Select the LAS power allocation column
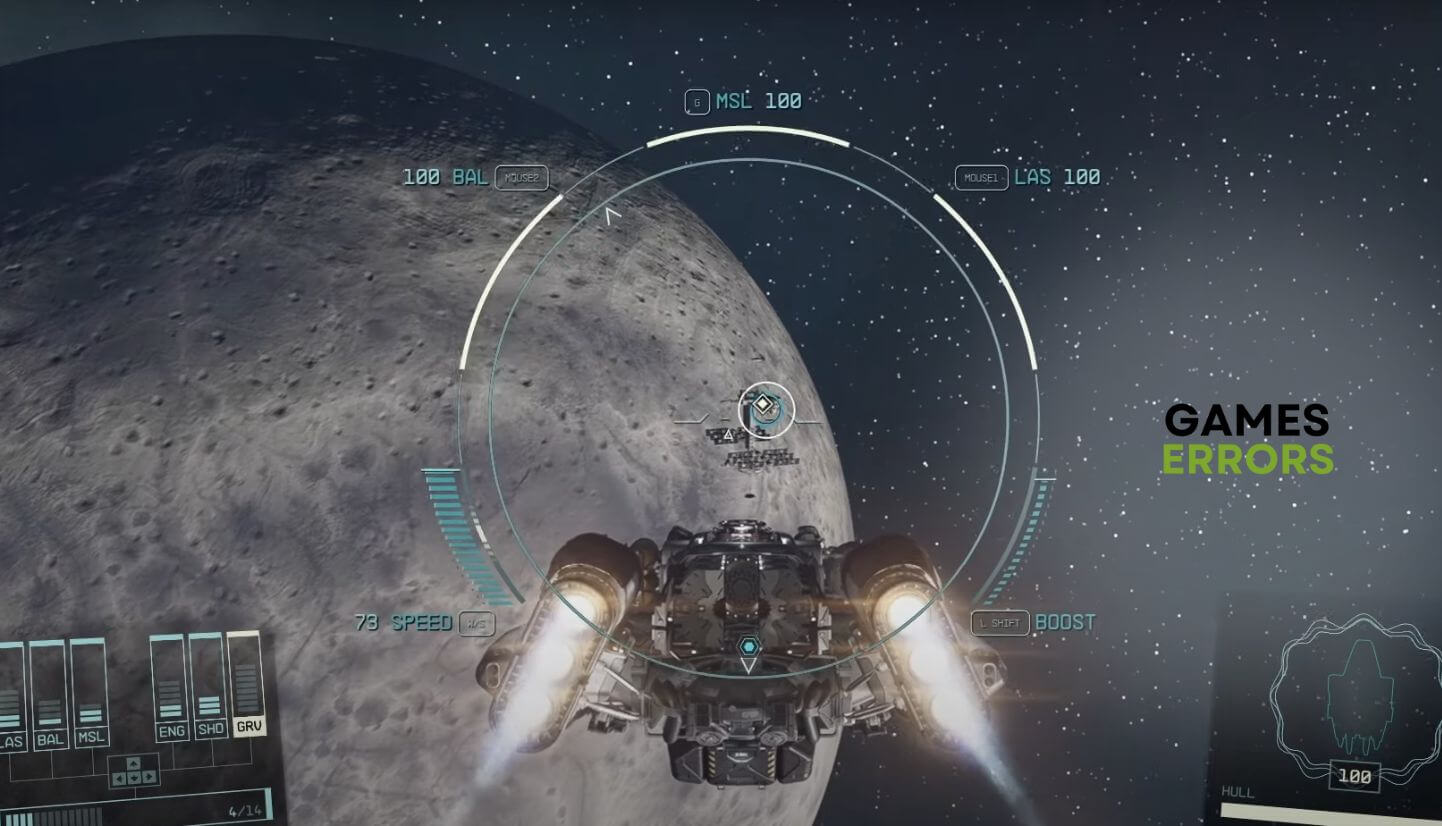Image resolution: width=1442 pixels, height=826 pixels. tap(10, 692)
